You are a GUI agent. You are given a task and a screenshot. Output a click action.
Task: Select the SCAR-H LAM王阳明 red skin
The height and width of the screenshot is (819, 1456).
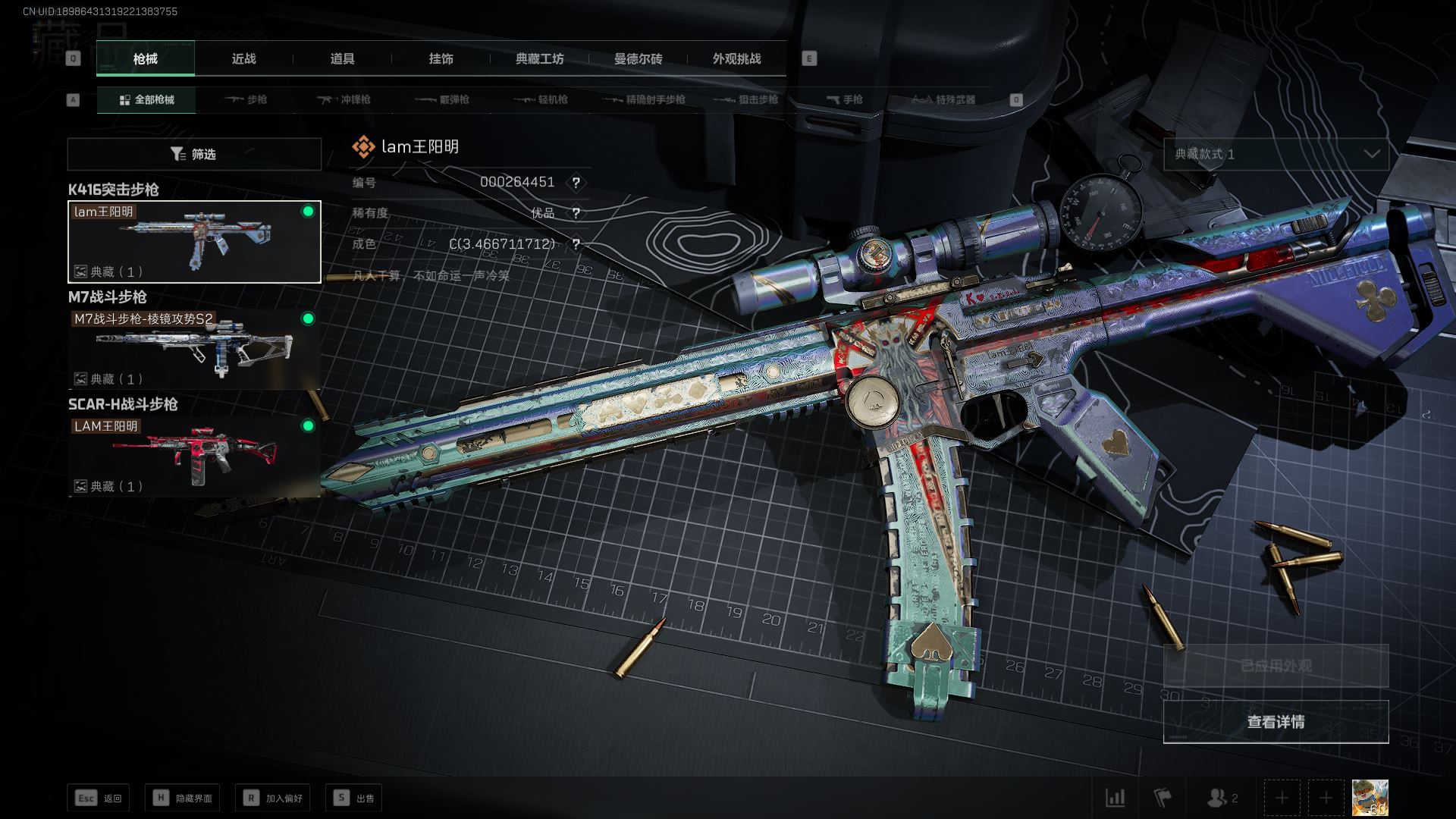point(194,456)
